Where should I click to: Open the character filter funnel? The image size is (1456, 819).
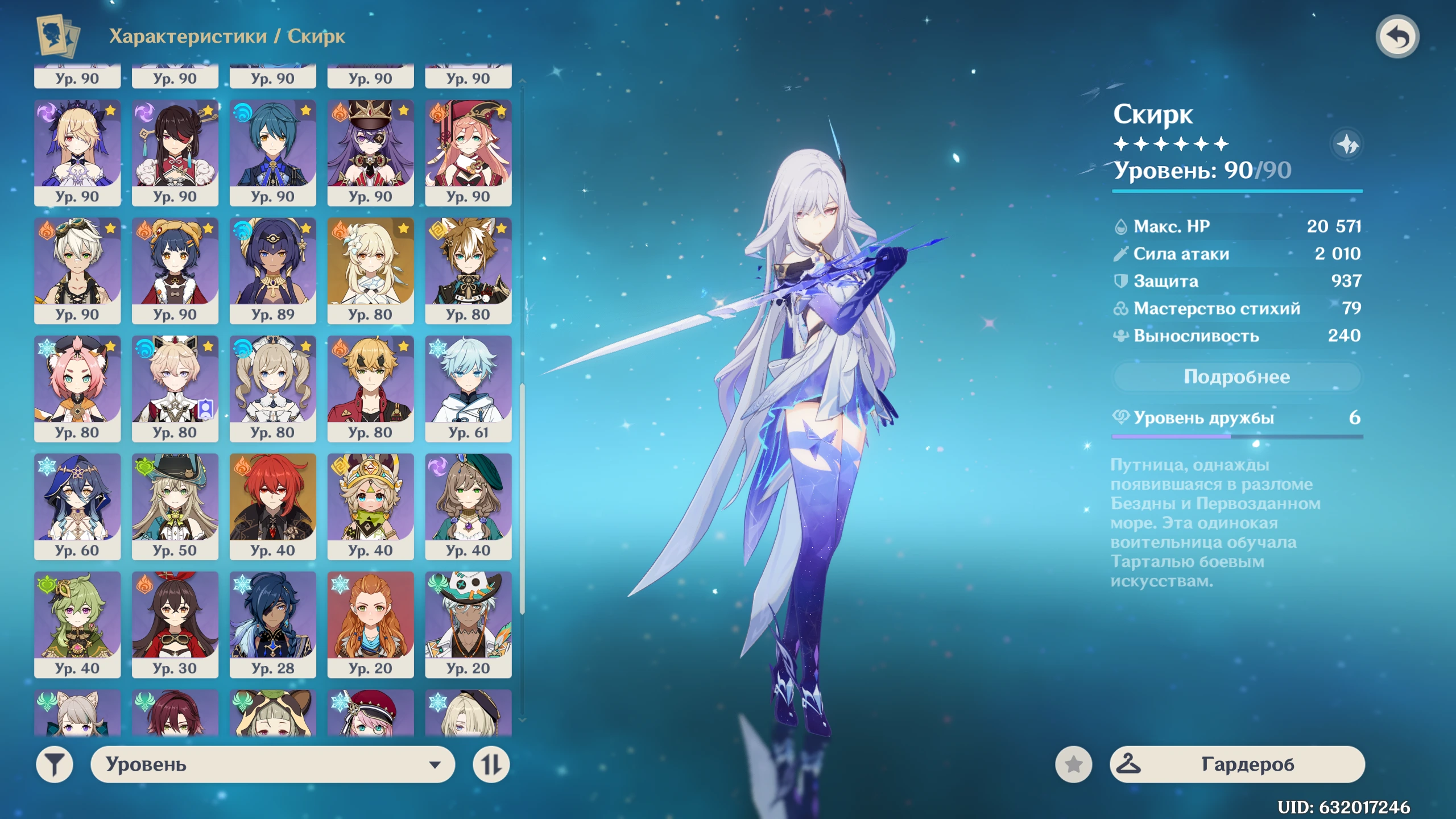(x=55, y=764)
